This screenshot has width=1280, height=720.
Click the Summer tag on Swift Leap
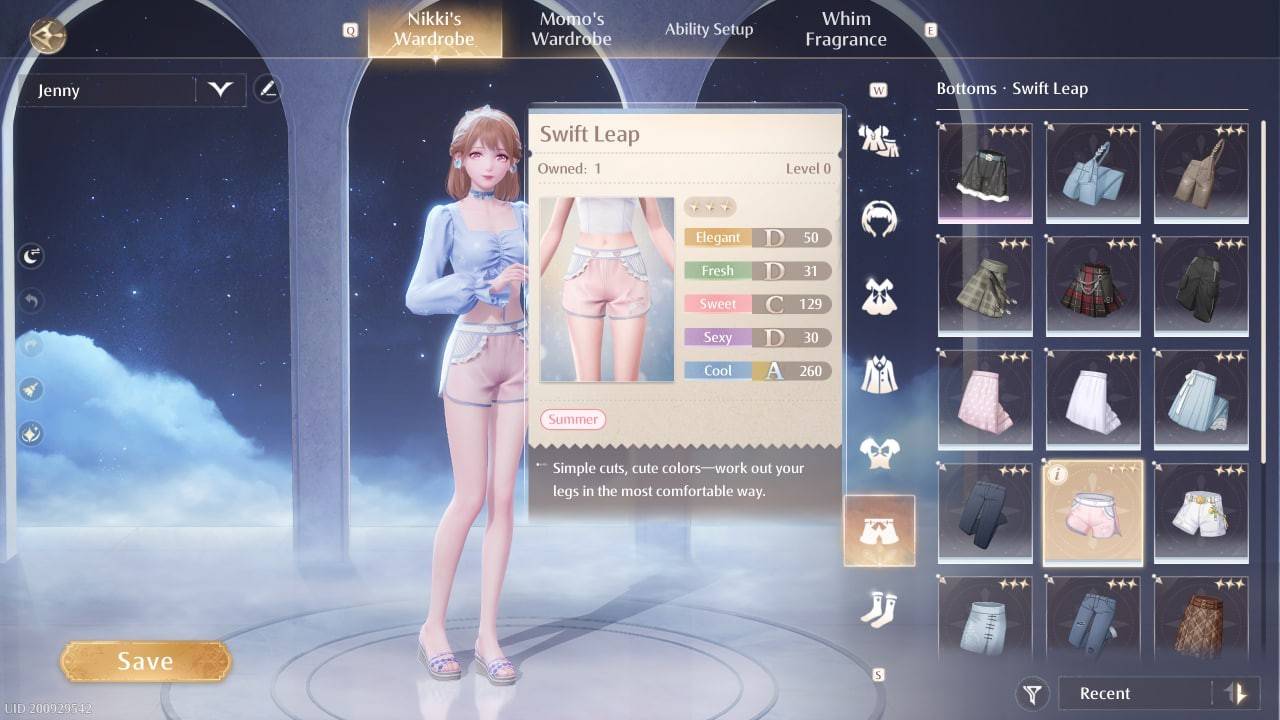pos(572,419)
